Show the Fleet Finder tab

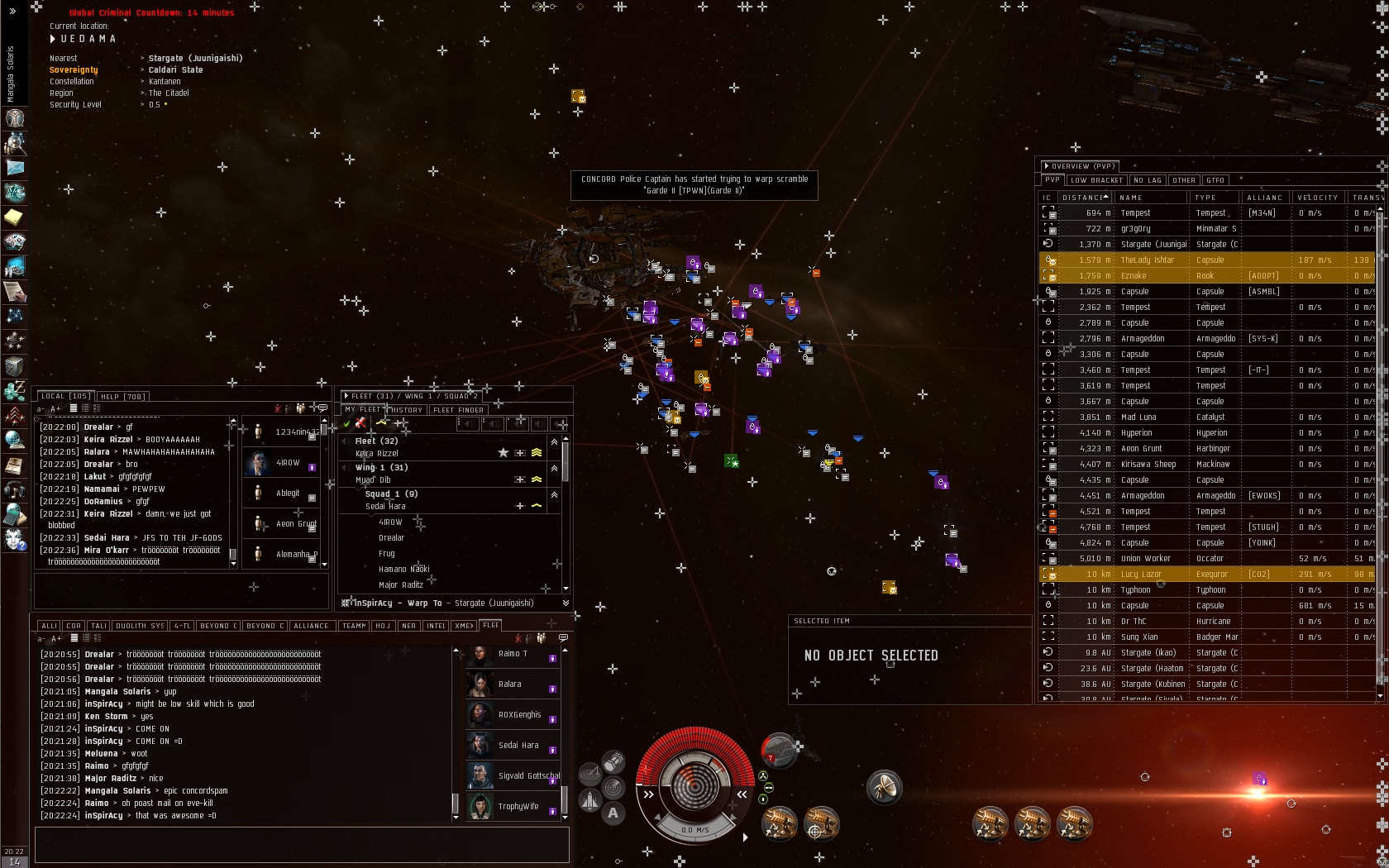click(x=458, y=410)
